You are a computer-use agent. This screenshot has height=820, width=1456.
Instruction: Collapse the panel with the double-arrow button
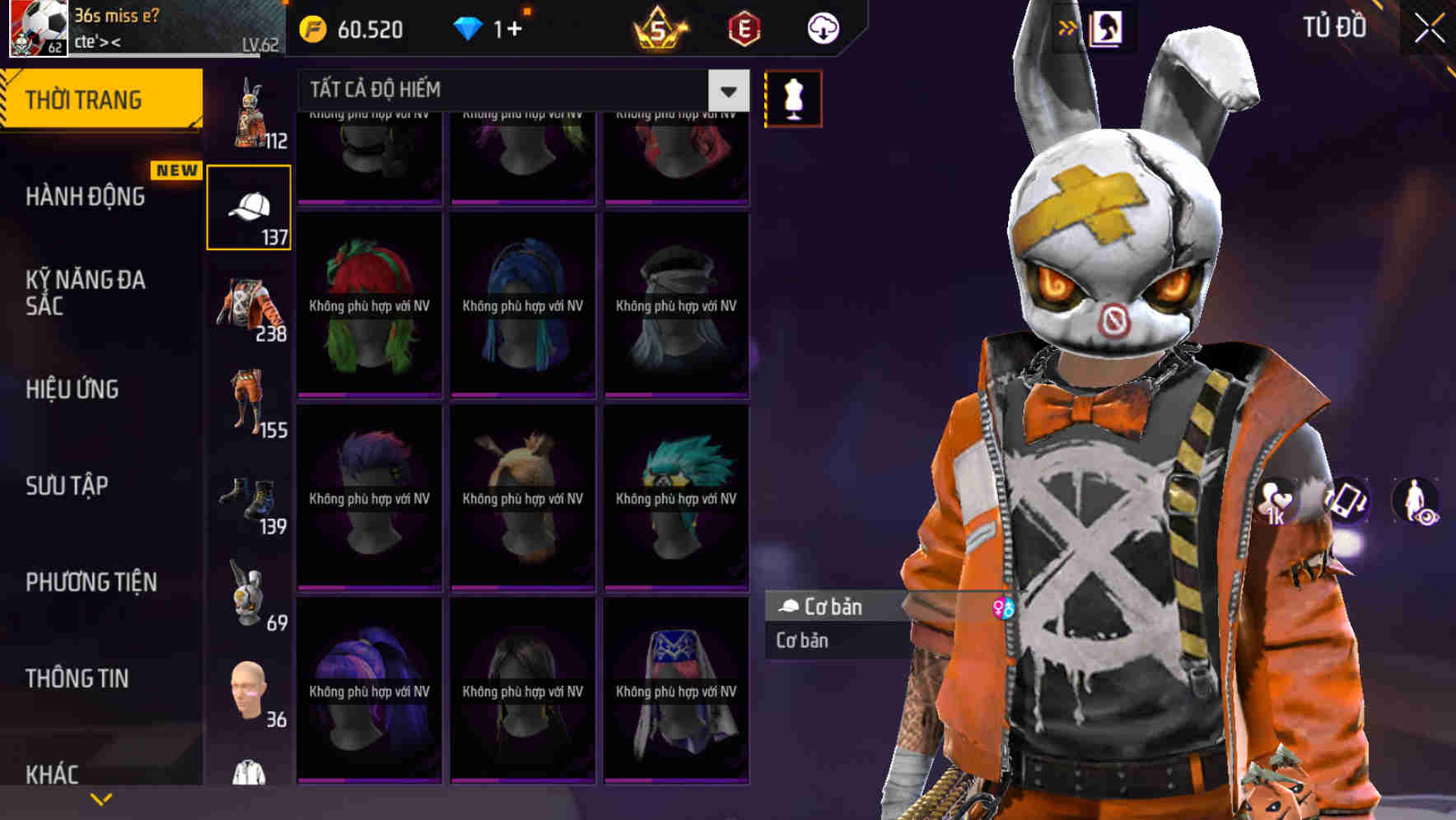point(1068,26)
